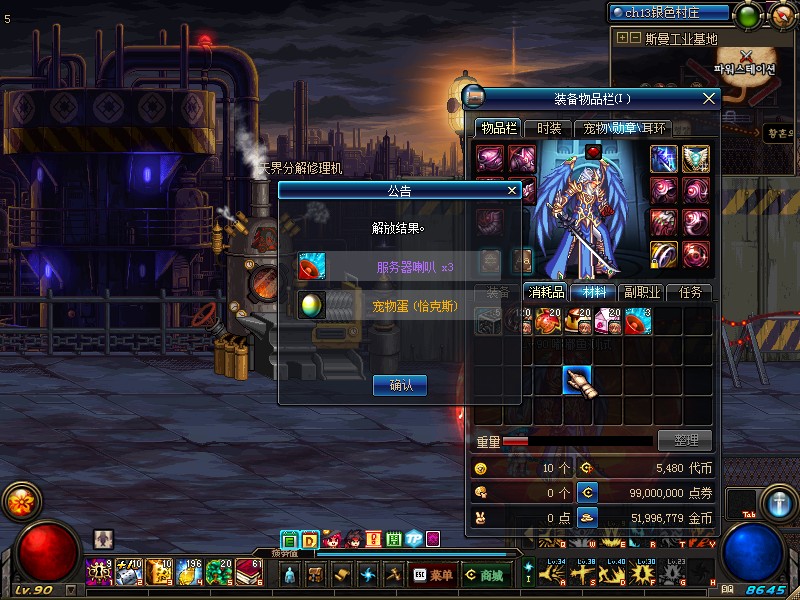Click the gold ring equipment slot

click(664, 254)
